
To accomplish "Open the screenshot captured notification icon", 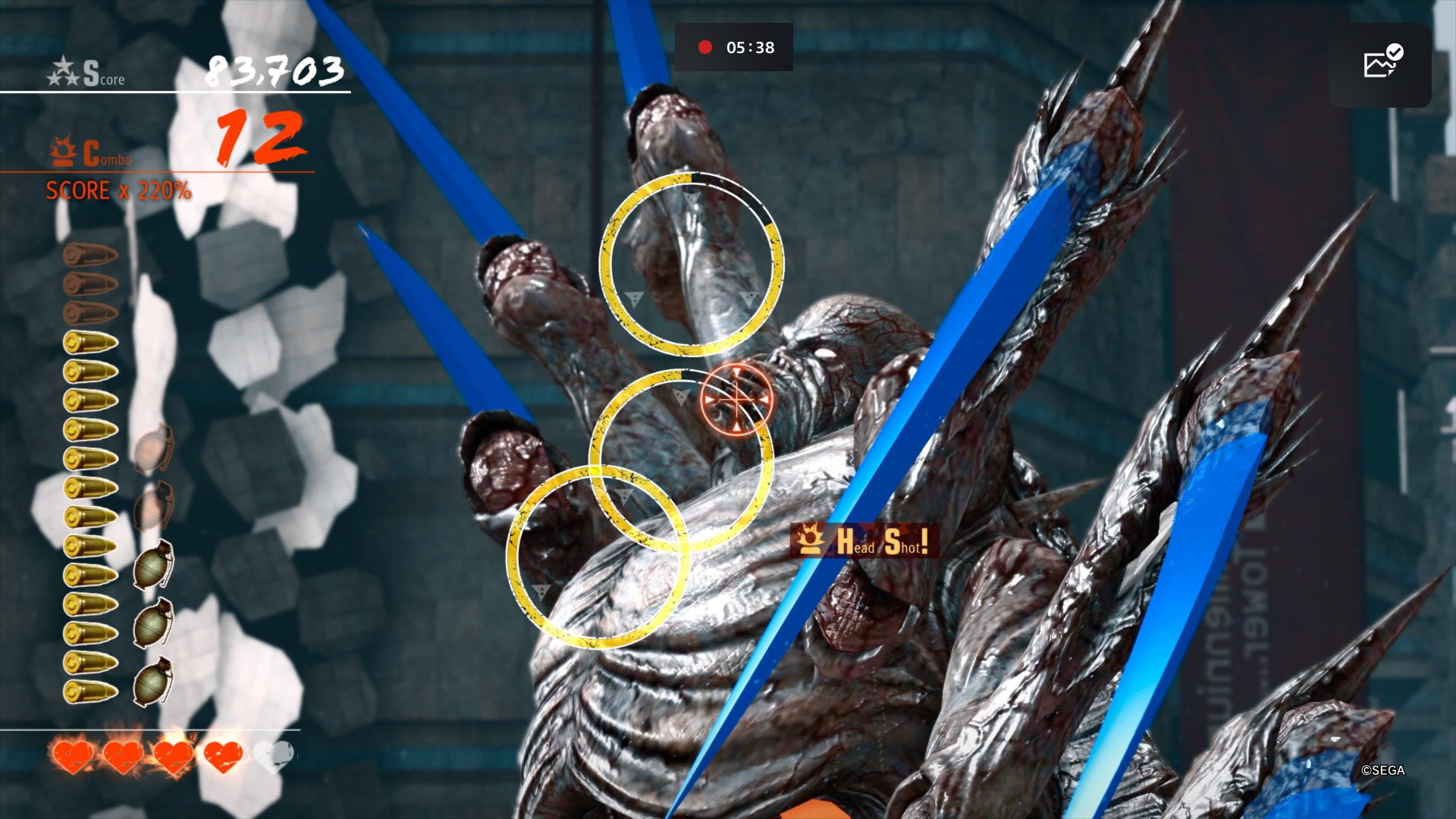I will click(x=1379, y=64).
